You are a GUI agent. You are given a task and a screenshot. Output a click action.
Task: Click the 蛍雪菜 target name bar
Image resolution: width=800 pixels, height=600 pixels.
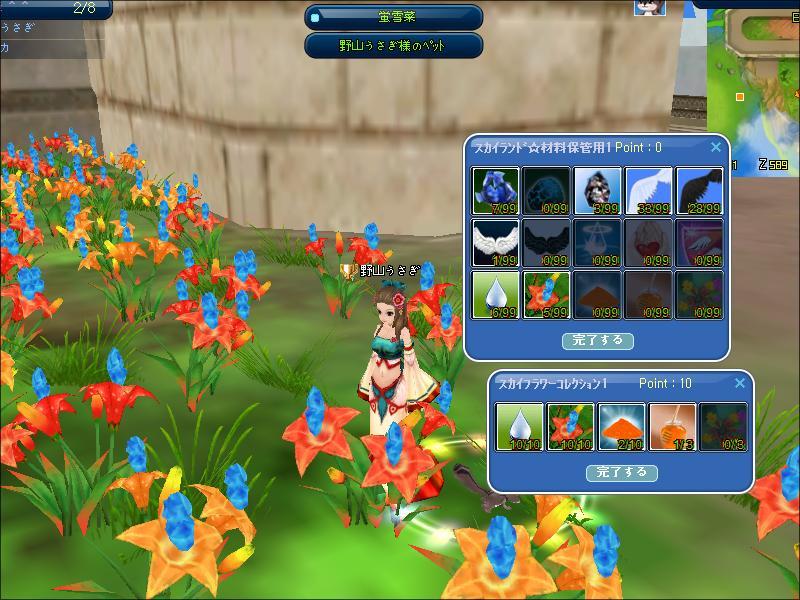point(394,17)
